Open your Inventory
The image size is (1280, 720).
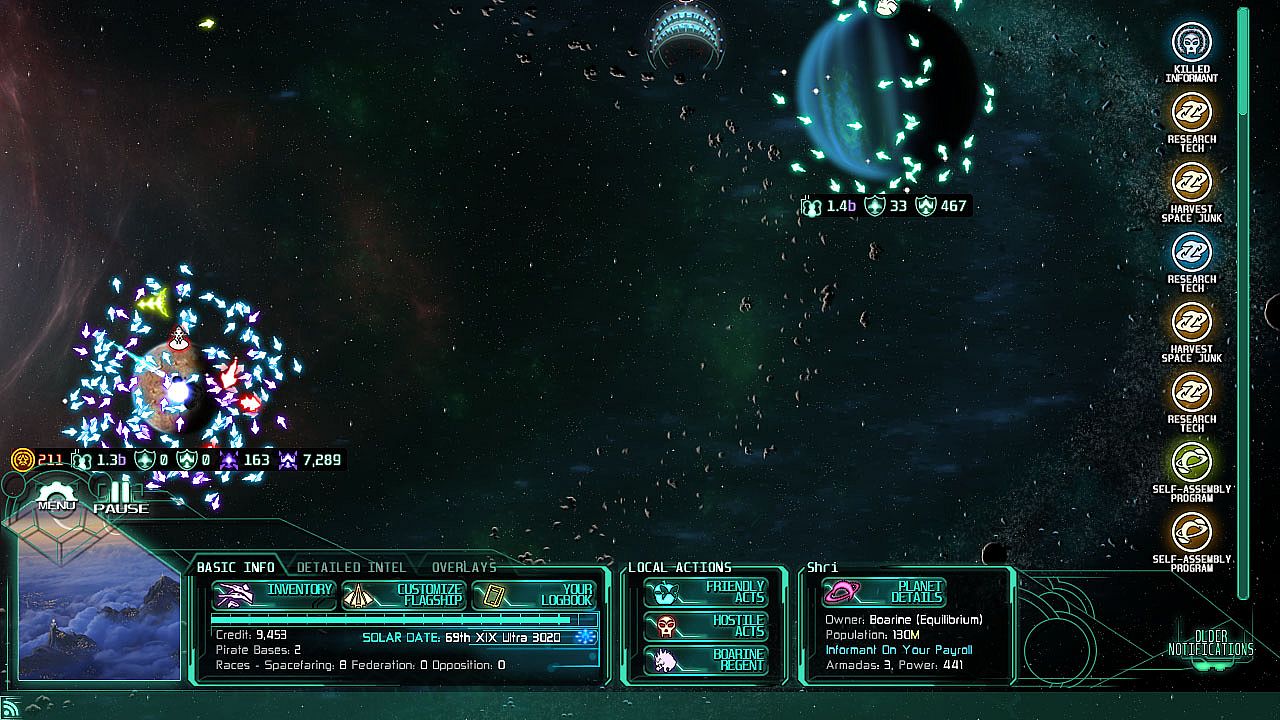[x=274, y=595]
